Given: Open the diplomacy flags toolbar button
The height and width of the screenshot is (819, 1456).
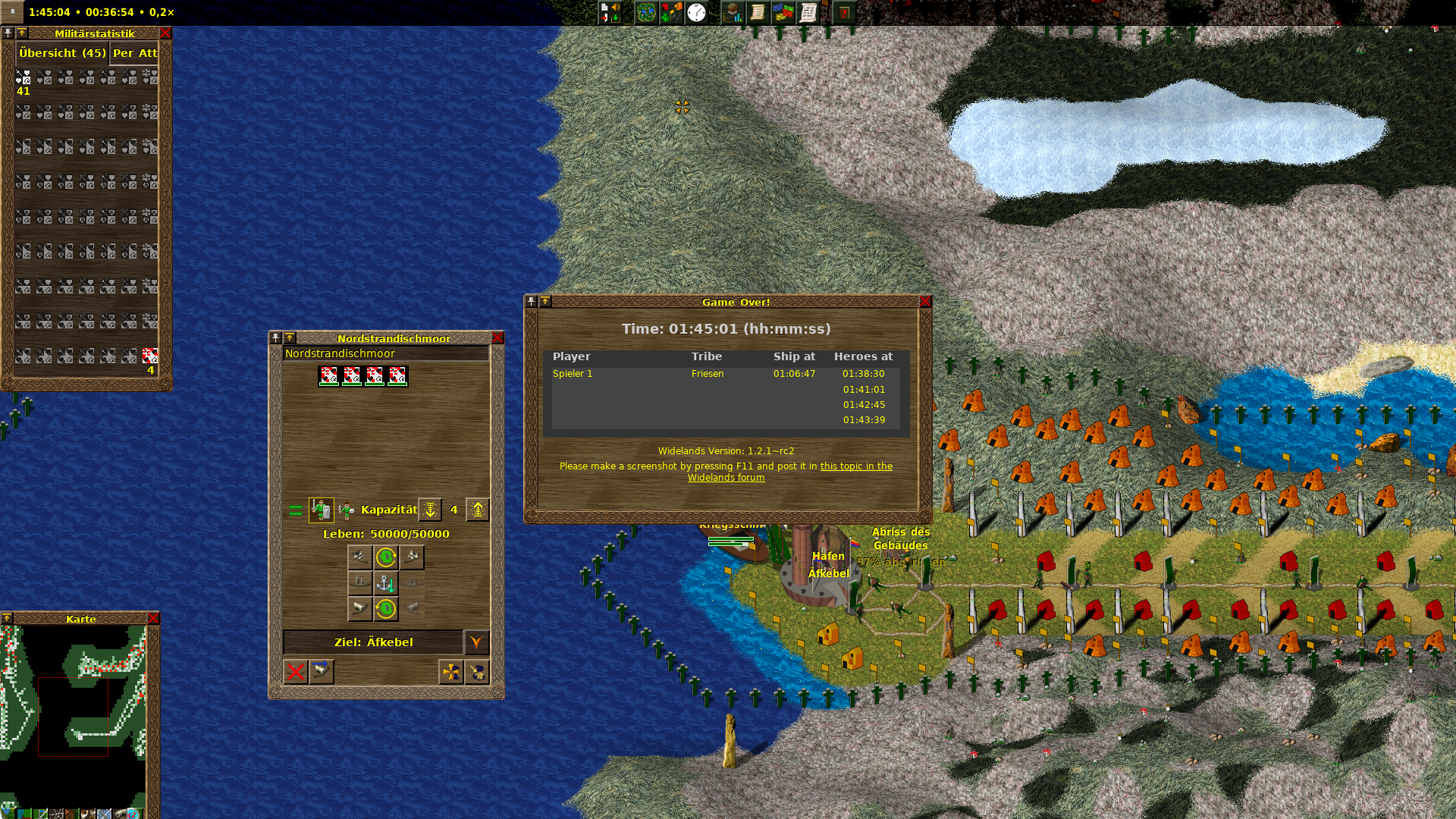Looking at the screenshot, I should click(783, 13).
